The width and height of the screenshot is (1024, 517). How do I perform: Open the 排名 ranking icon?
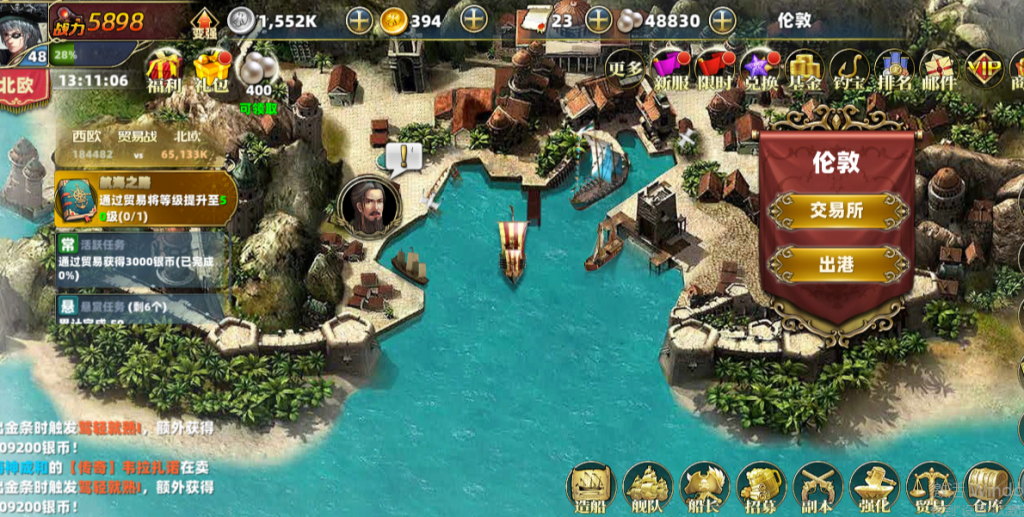pos(893,70)
